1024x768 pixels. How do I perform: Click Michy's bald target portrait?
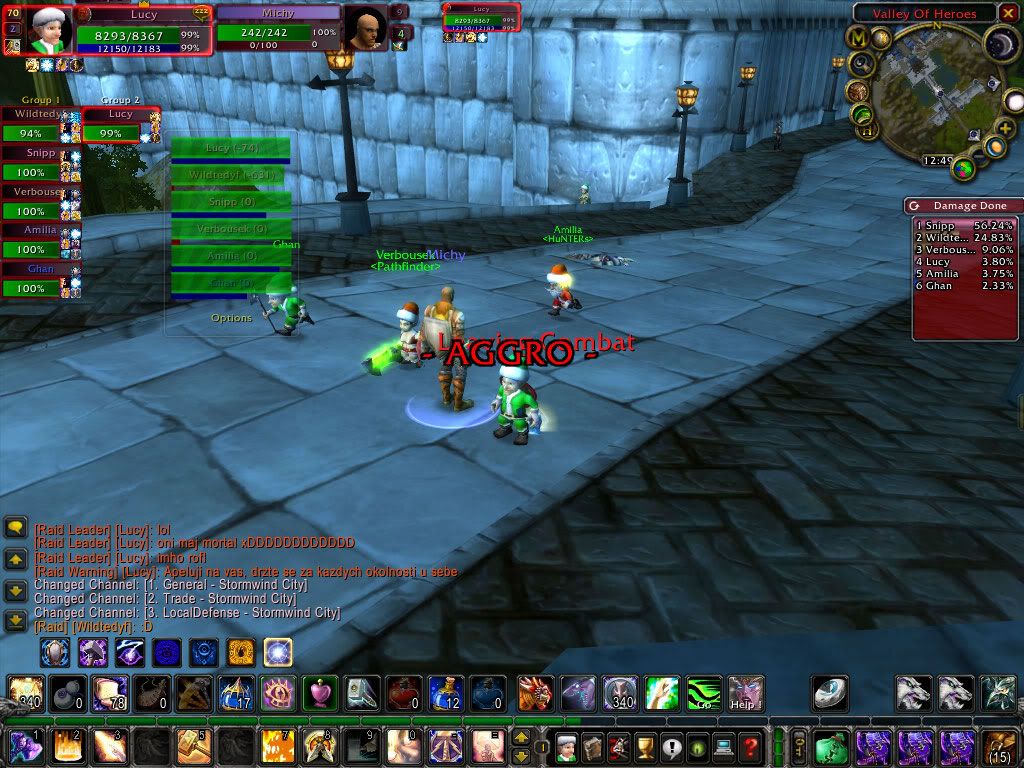pos(365,29)
